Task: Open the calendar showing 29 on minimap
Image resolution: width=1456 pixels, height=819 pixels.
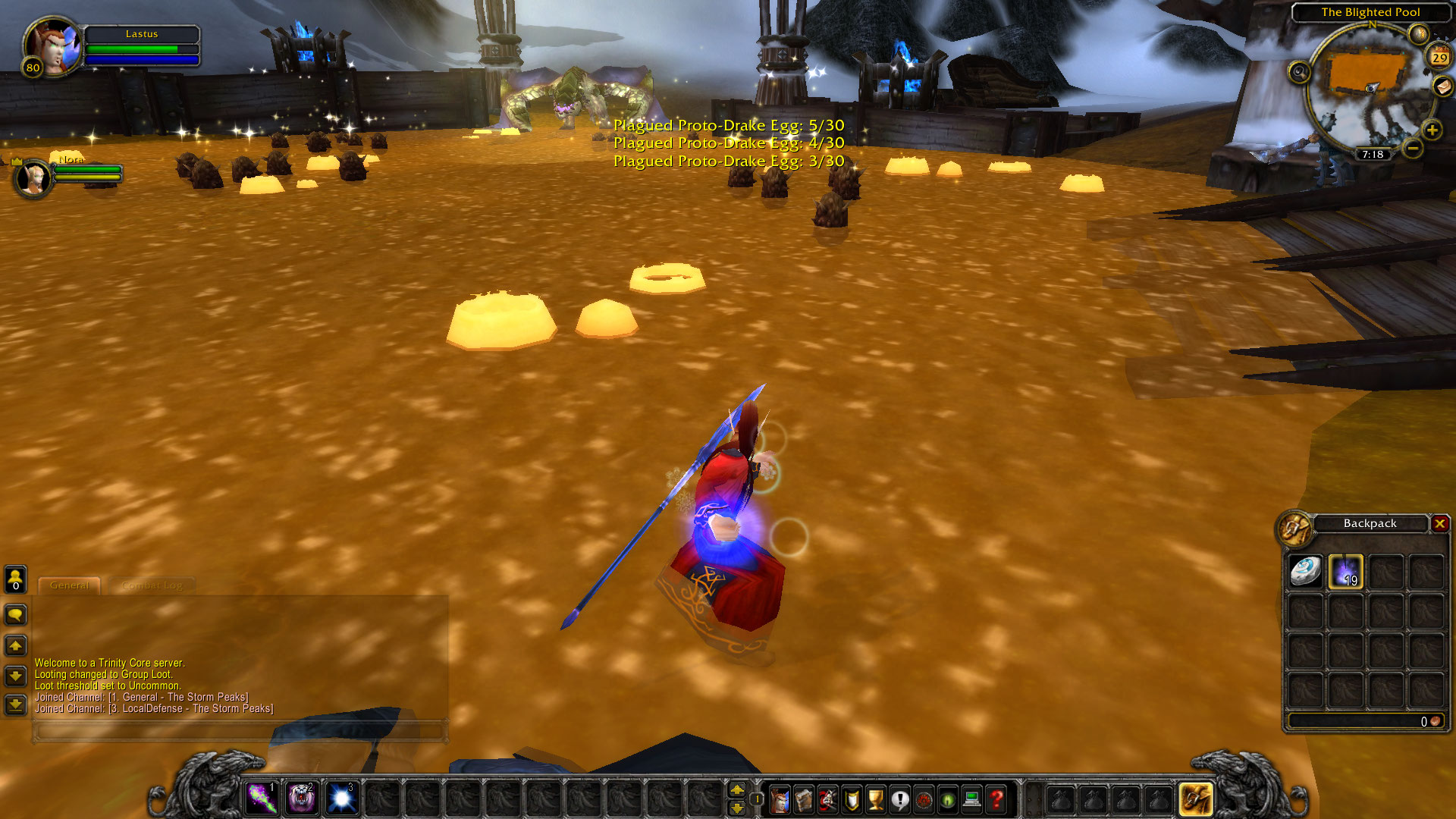Action: [1438, 57]
